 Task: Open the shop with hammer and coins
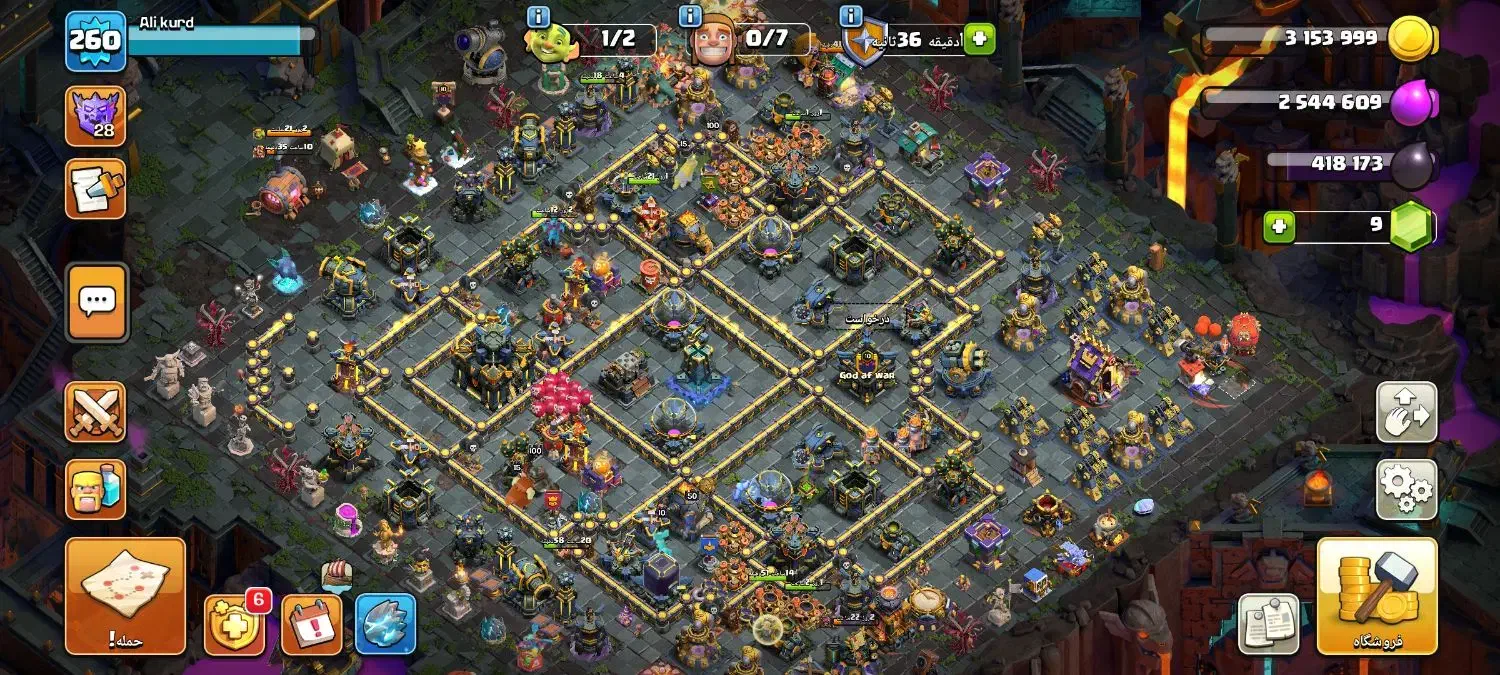pyautogui.click(x=1377, y=596)
